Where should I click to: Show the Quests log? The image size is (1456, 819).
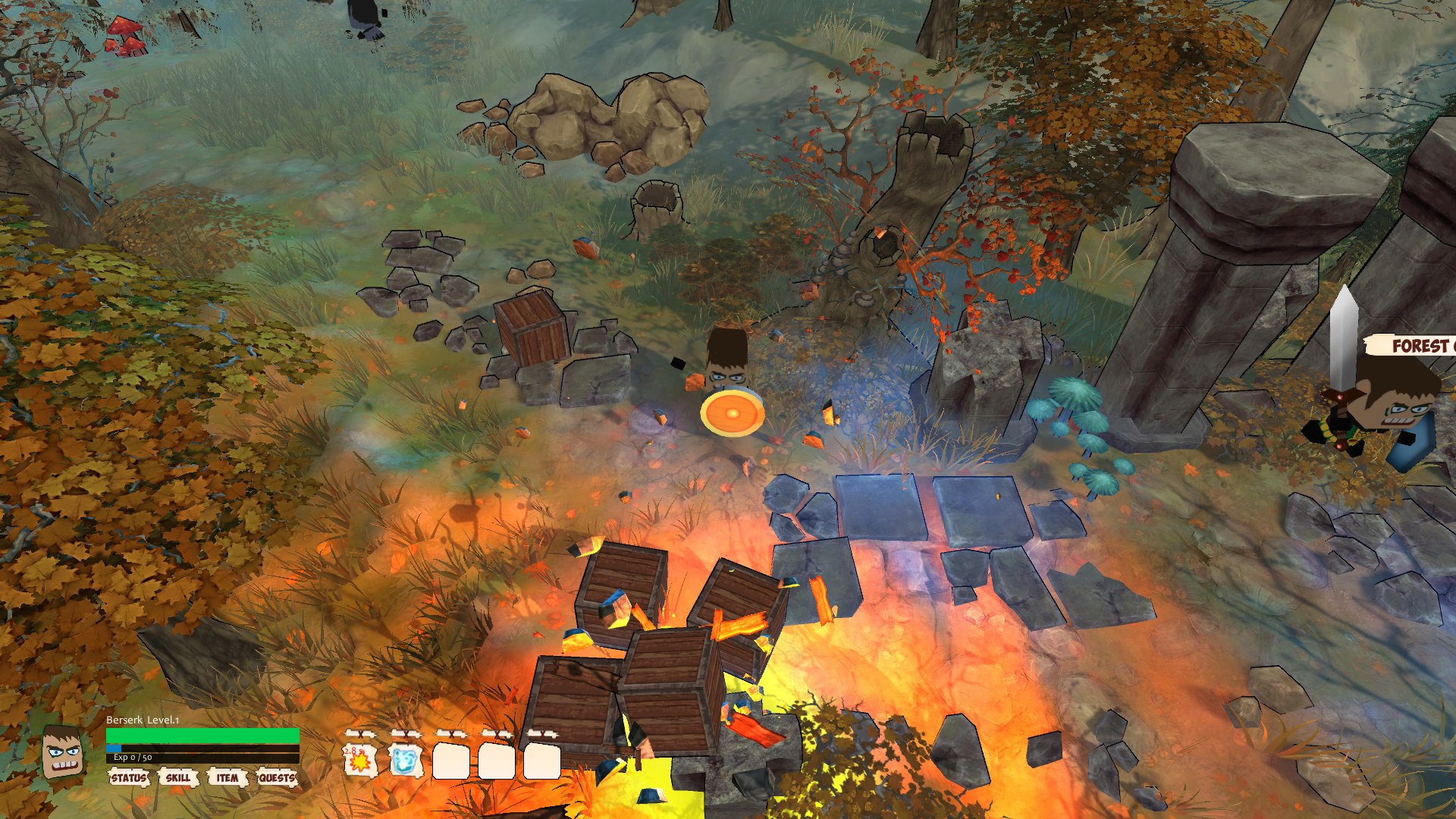[277, 778]
